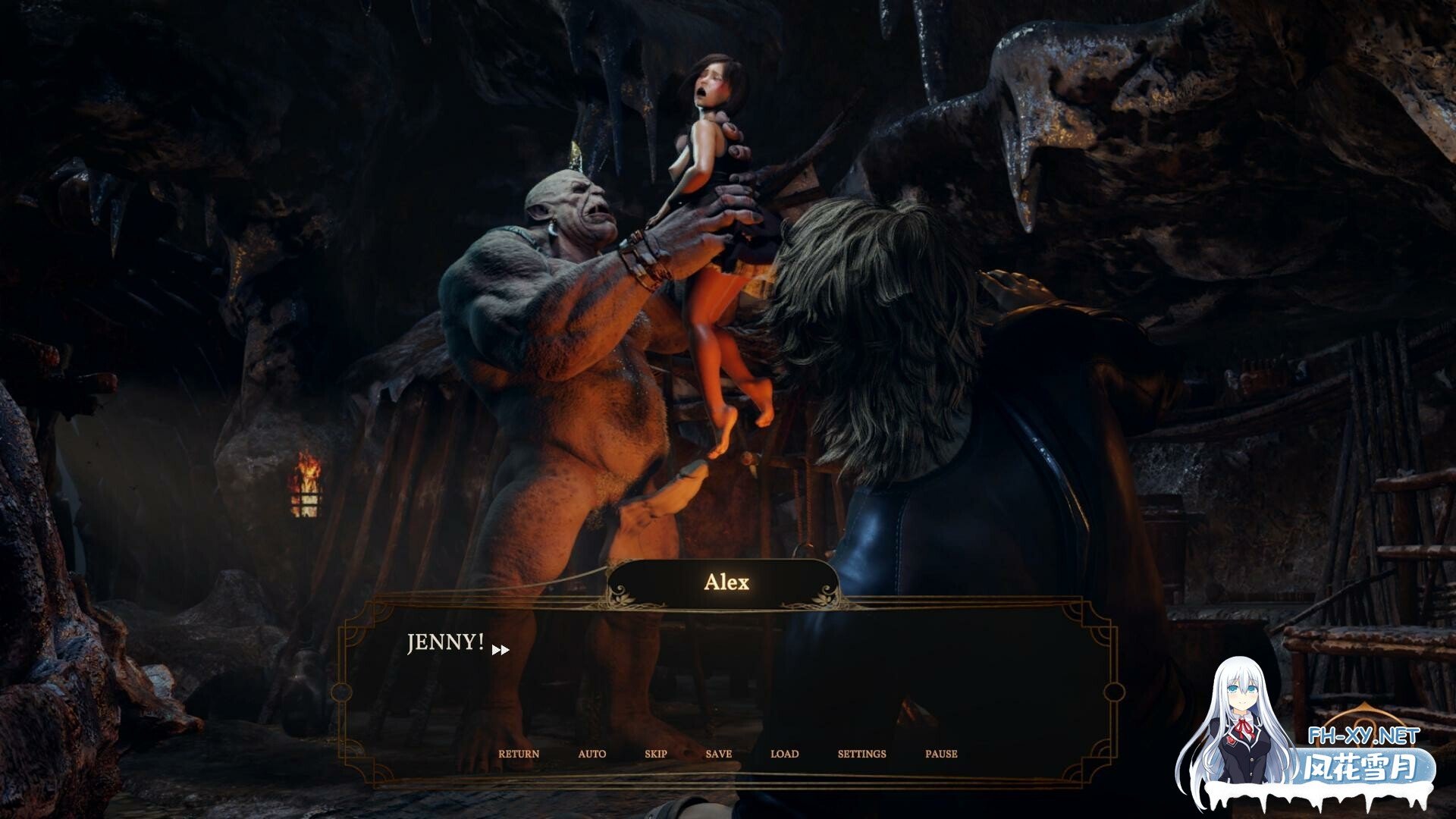Open the SETTINGS screen
The width and height of the screenshot is (1456, 819).
(x=861, y=754)
